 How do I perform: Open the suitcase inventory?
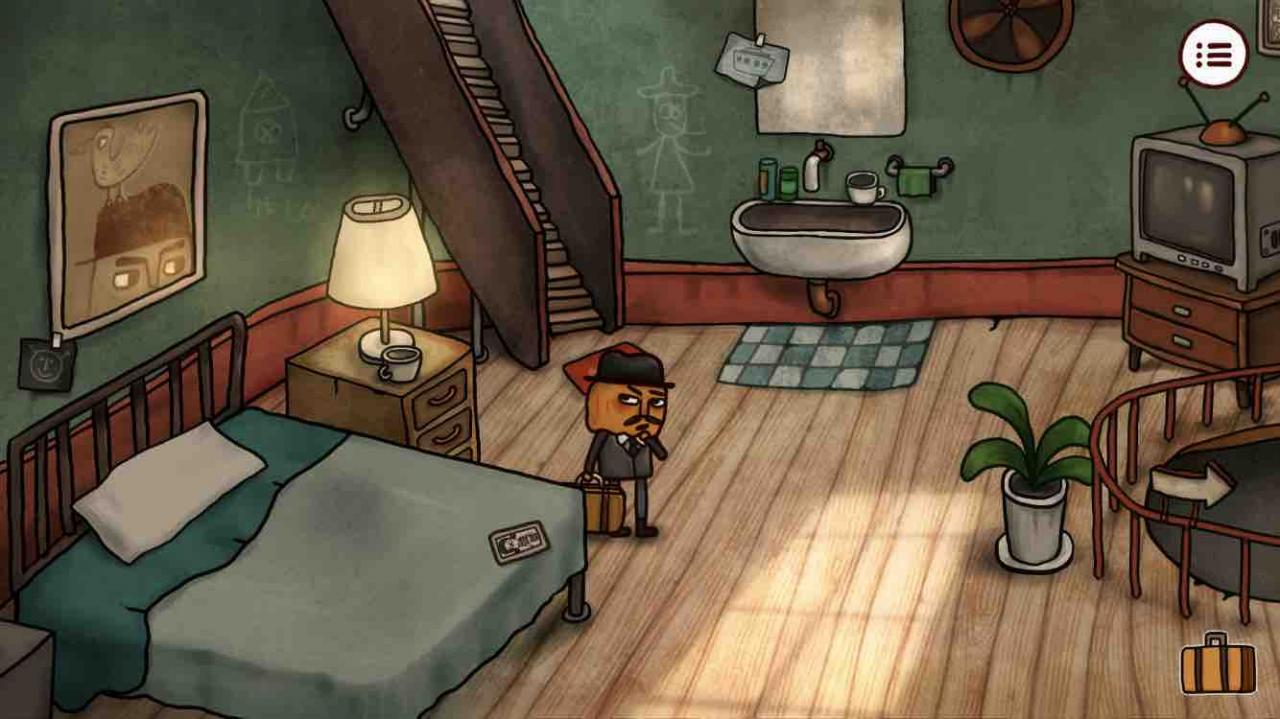(1217, 664)
